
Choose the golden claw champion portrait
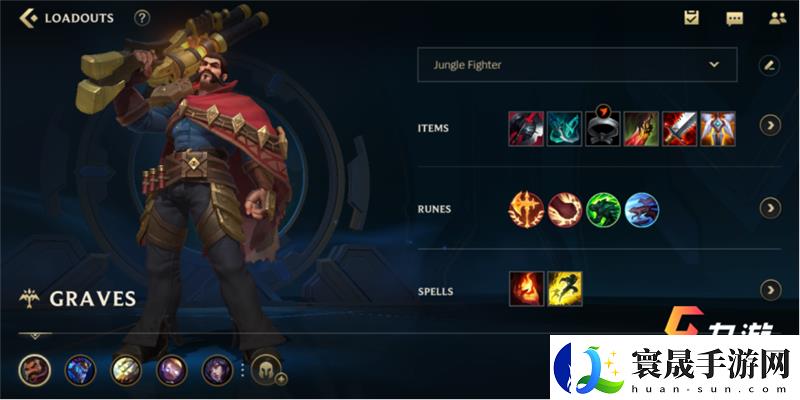(x=125, y=371)
